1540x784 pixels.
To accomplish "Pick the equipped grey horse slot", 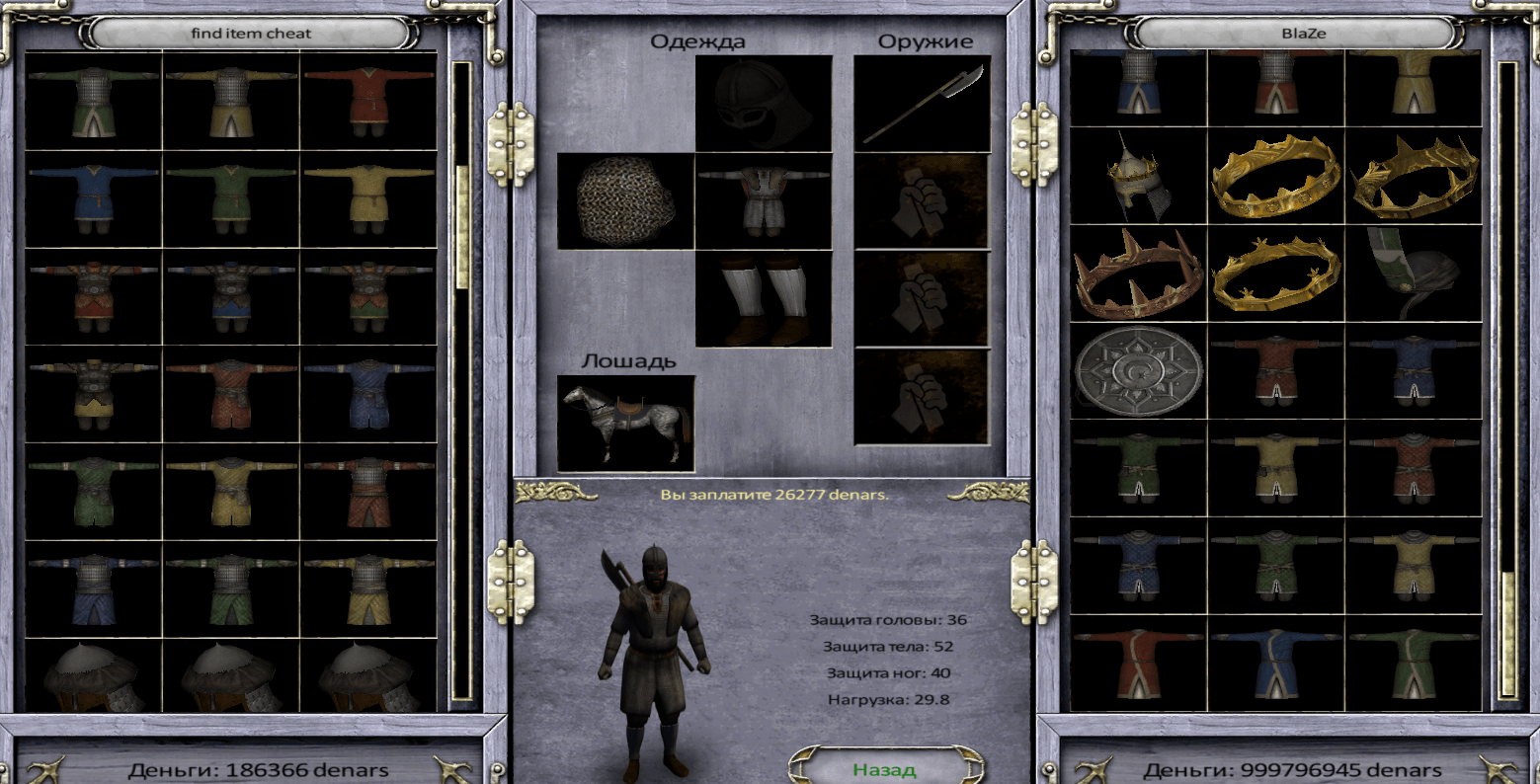I will (x=625, y=423).
